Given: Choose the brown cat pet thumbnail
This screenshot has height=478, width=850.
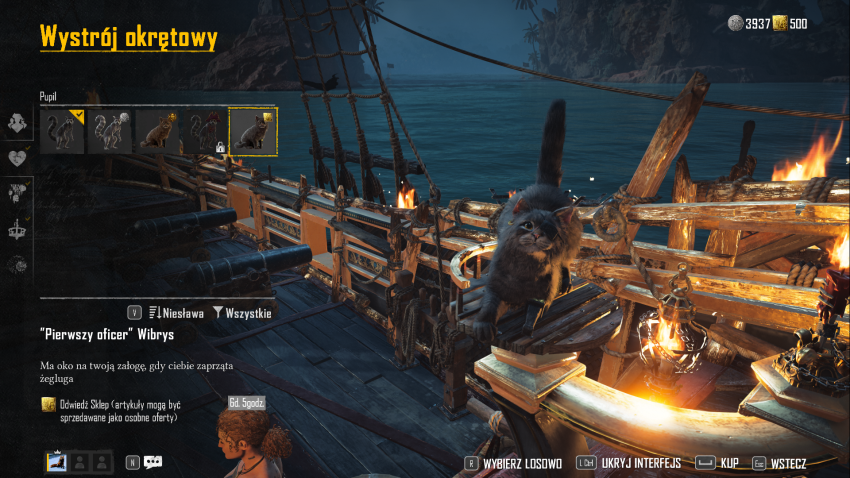Looking at the screenshot, I should pos(157,131).
